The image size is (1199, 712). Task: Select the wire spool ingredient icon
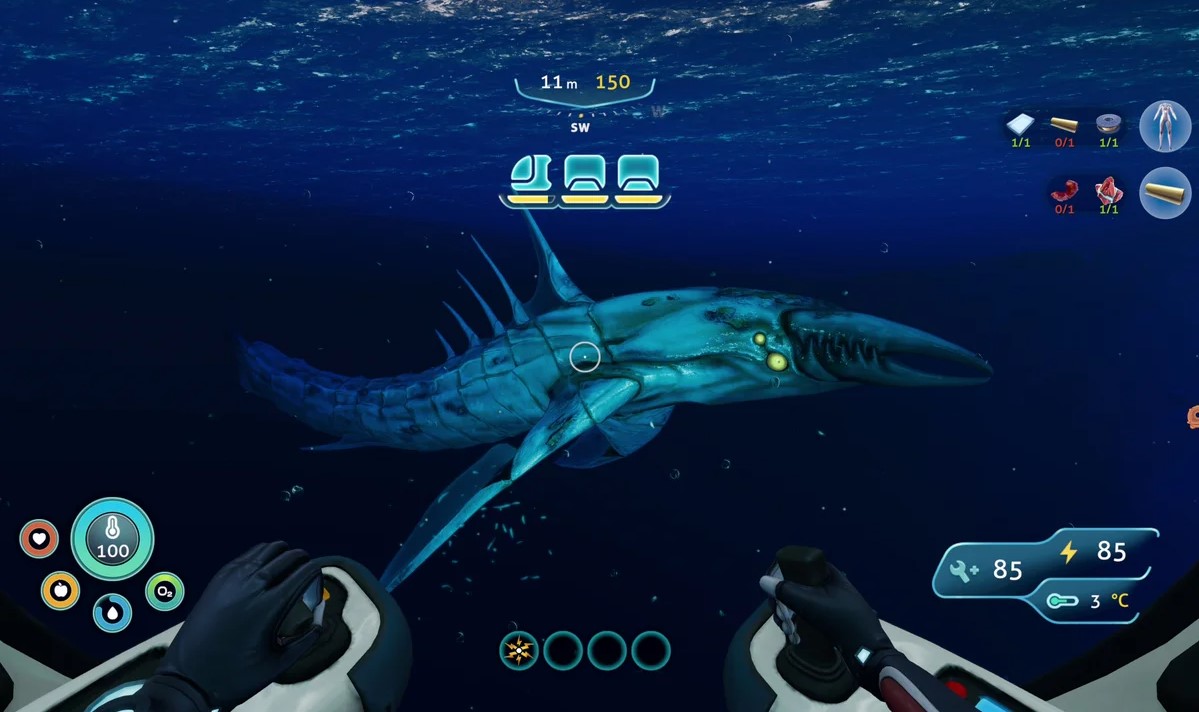[x=1108, y=124]
